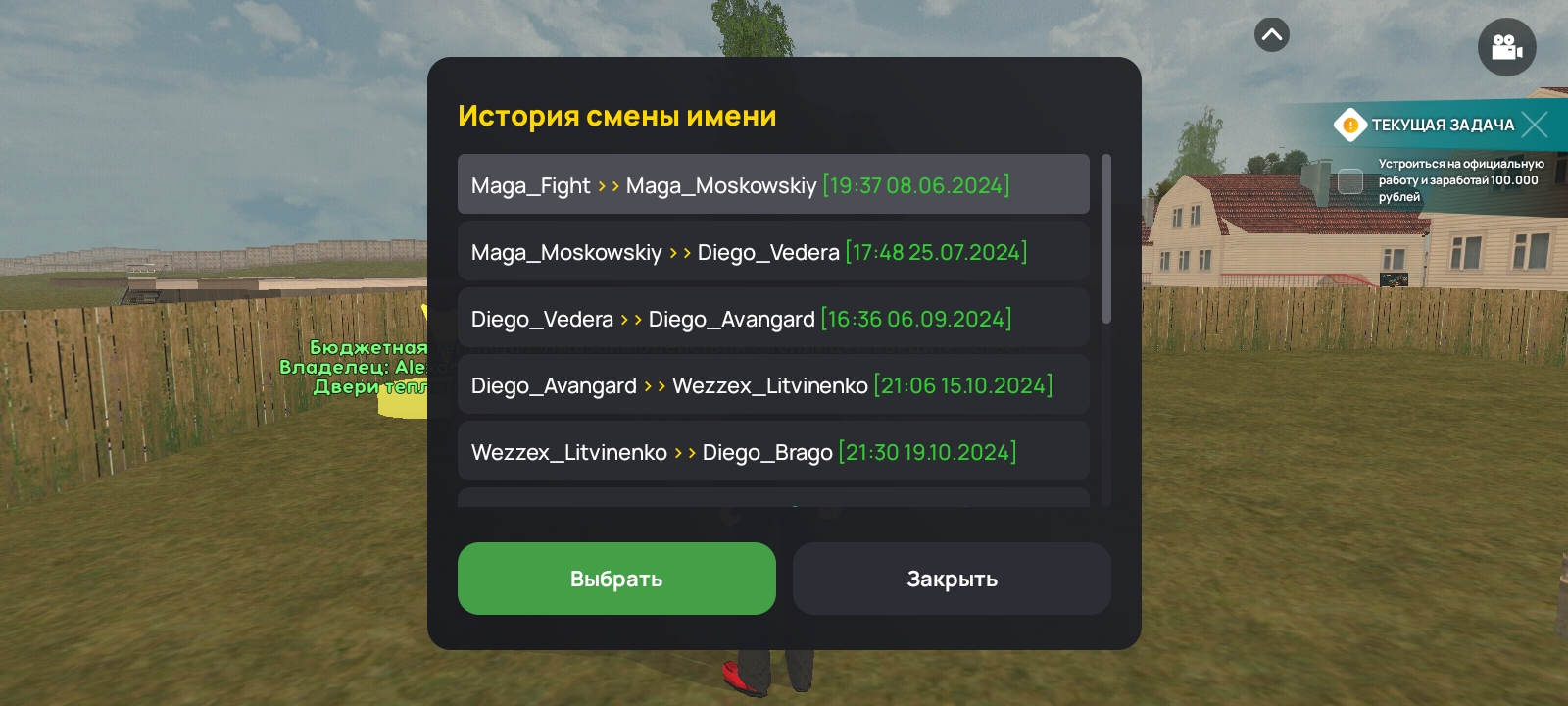The height and width of the screenshot is (706, 1568).
Task: Click the official job task description text
Action: [x=1460, y=182]
